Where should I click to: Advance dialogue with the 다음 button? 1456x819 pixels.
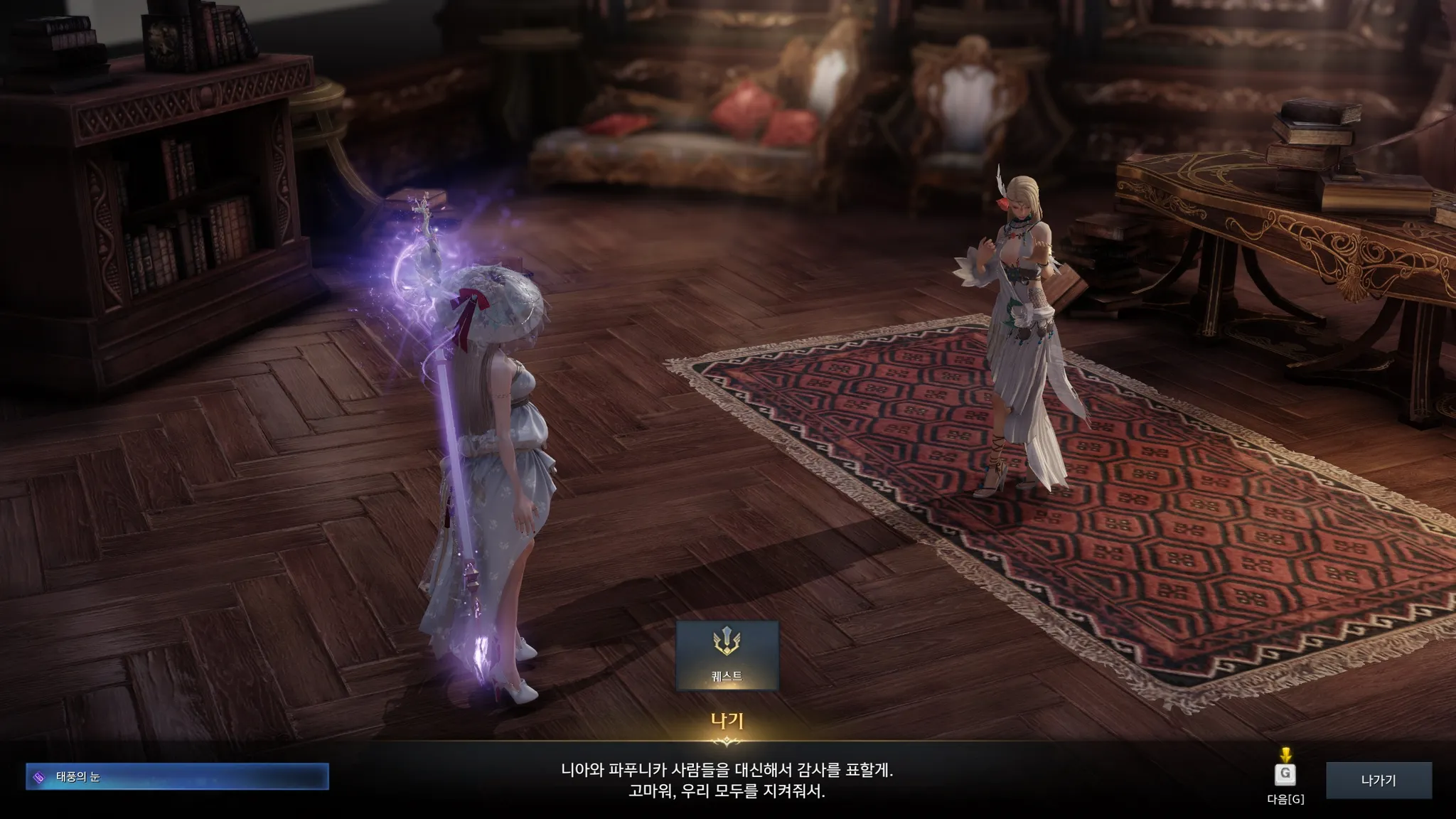(x=1285, y=775)
